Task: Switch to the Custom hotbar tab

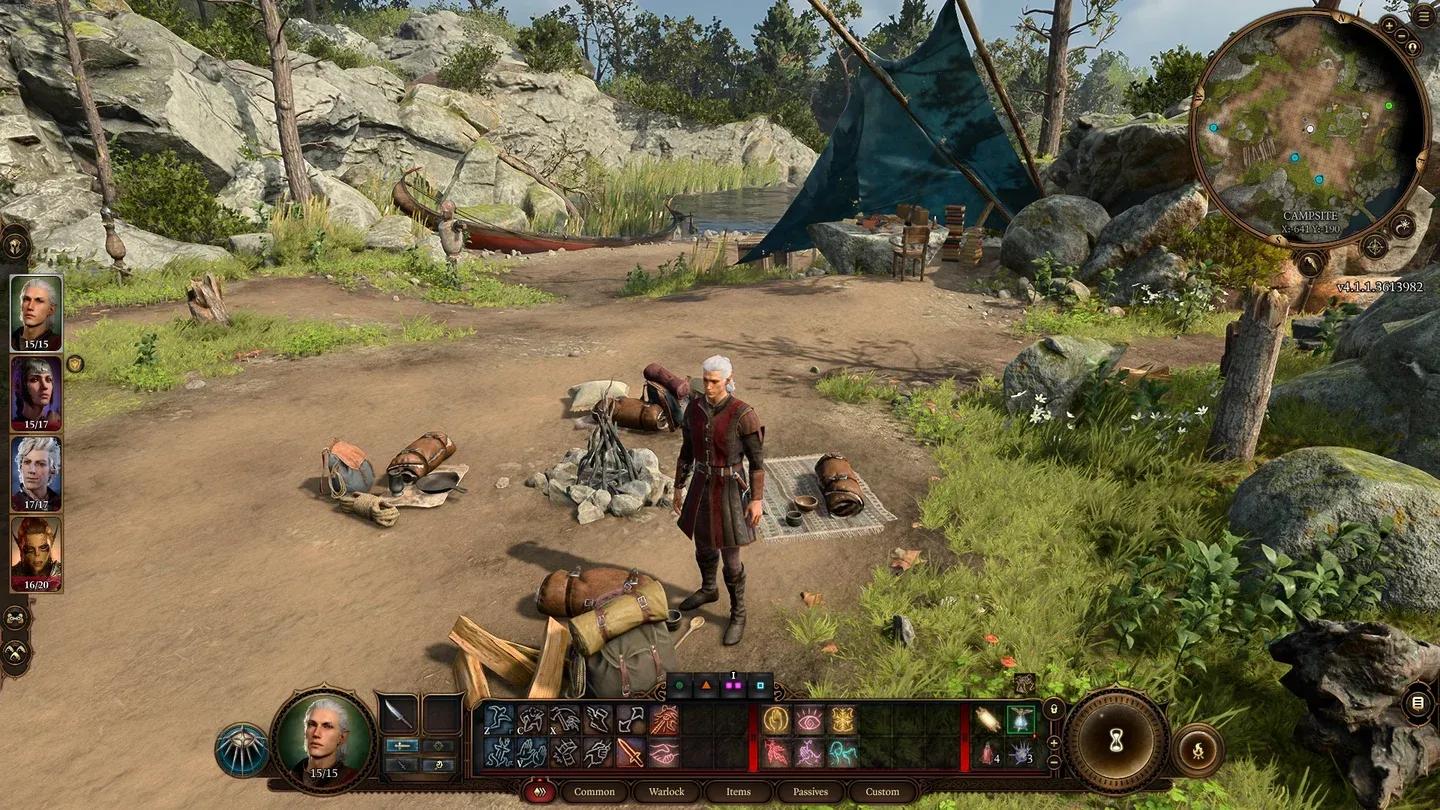Action: coord(882,792)
